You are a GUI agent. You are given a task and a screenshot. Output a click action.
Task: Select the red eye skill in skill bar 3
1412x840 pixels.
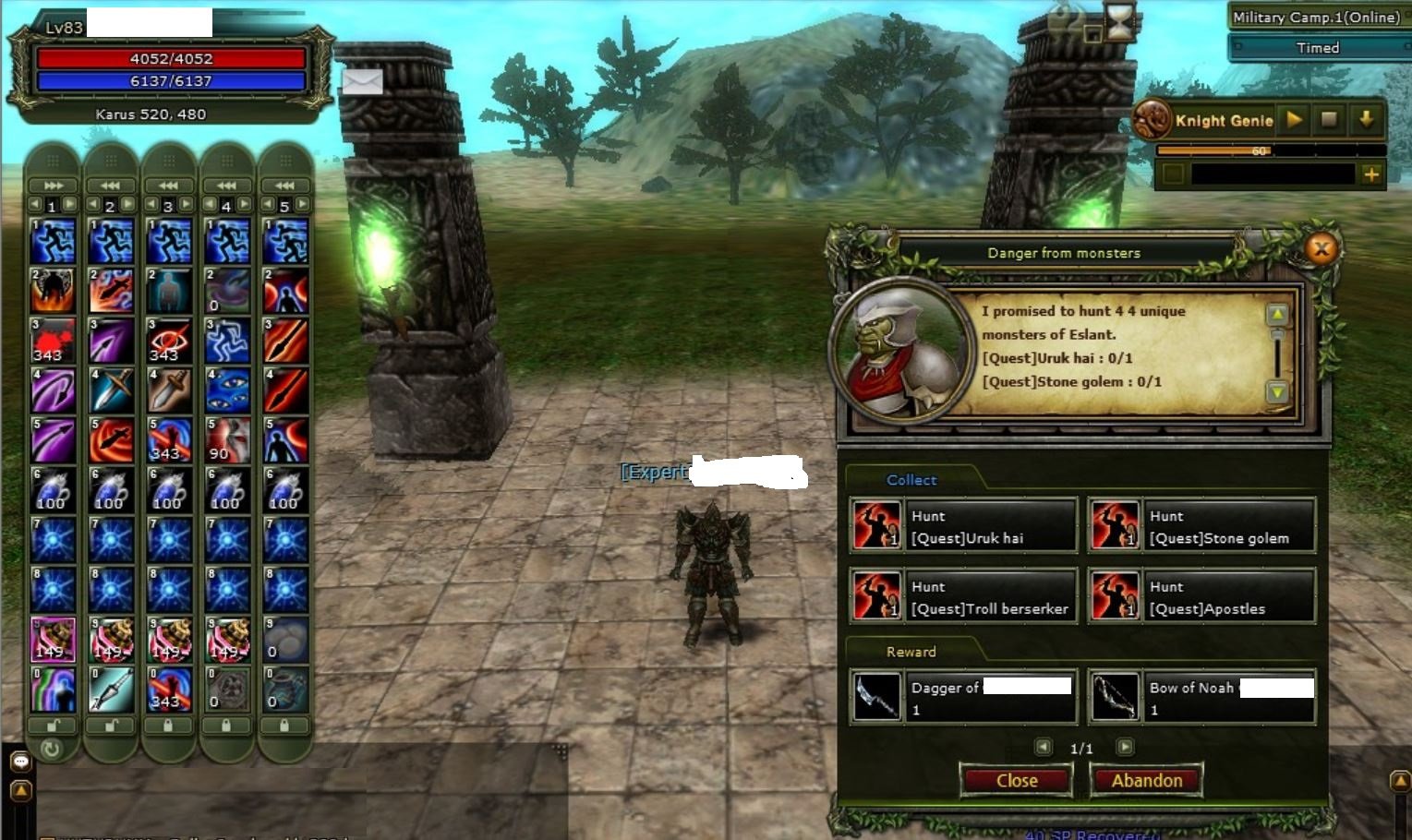(x=169, y=340)
